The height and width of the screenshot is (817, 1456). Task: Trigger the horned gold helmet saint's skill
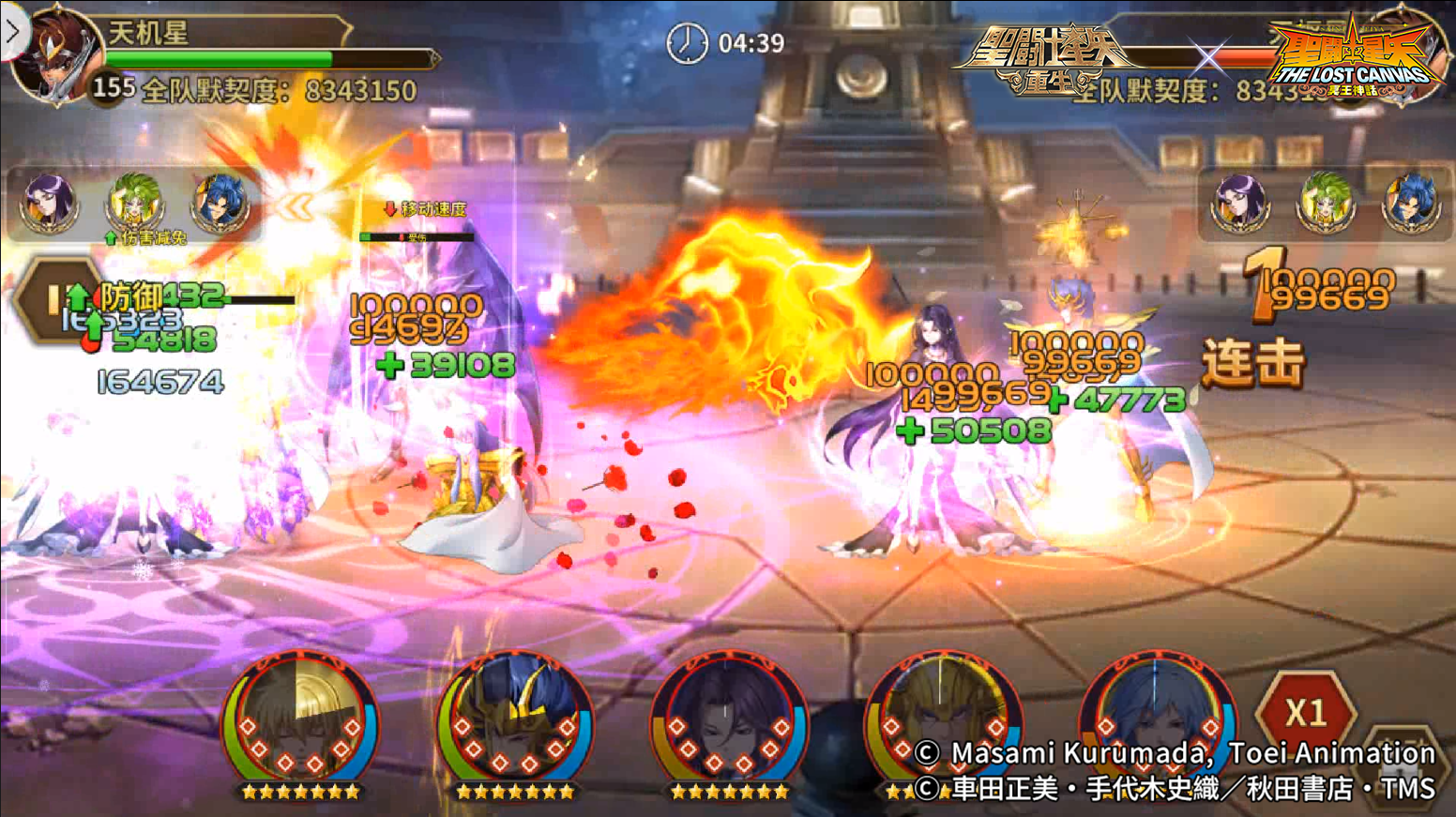514,724
